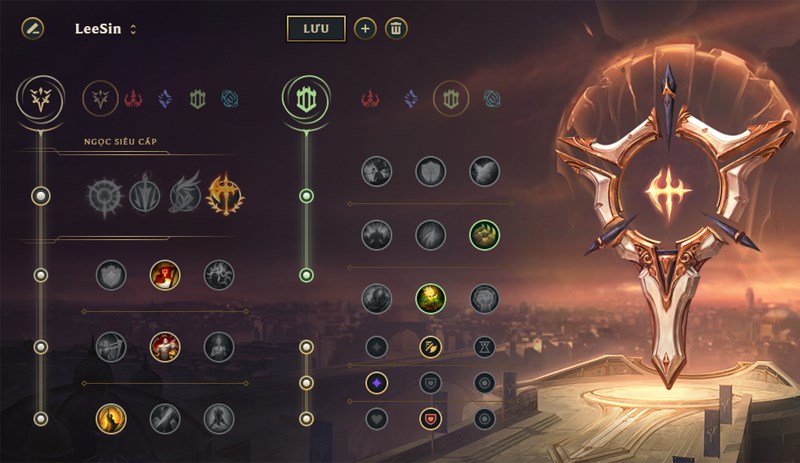The width and height of the screenshot is (800, 463).
Task: Choose the heart-shaped health stat shard
Action: [x=377, y=418]
